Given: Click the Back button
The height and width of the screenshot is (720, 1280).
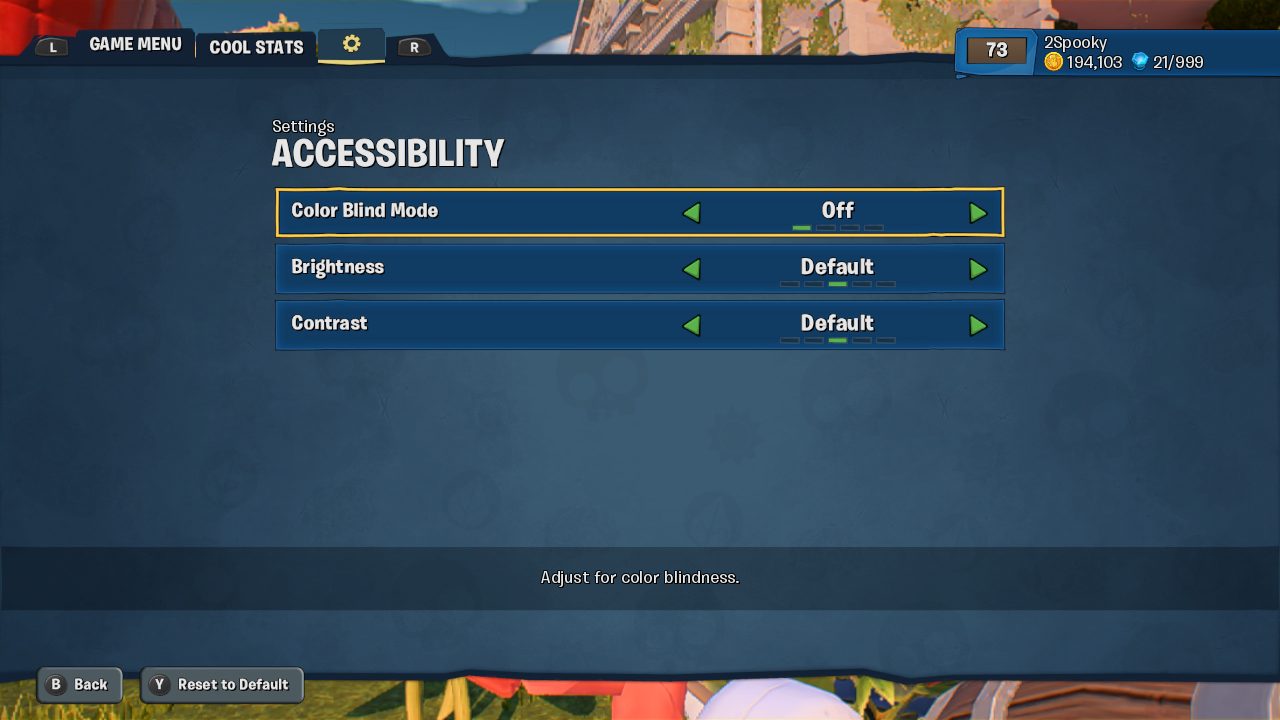Looking at the screenshot, I should tap(80, 685).
